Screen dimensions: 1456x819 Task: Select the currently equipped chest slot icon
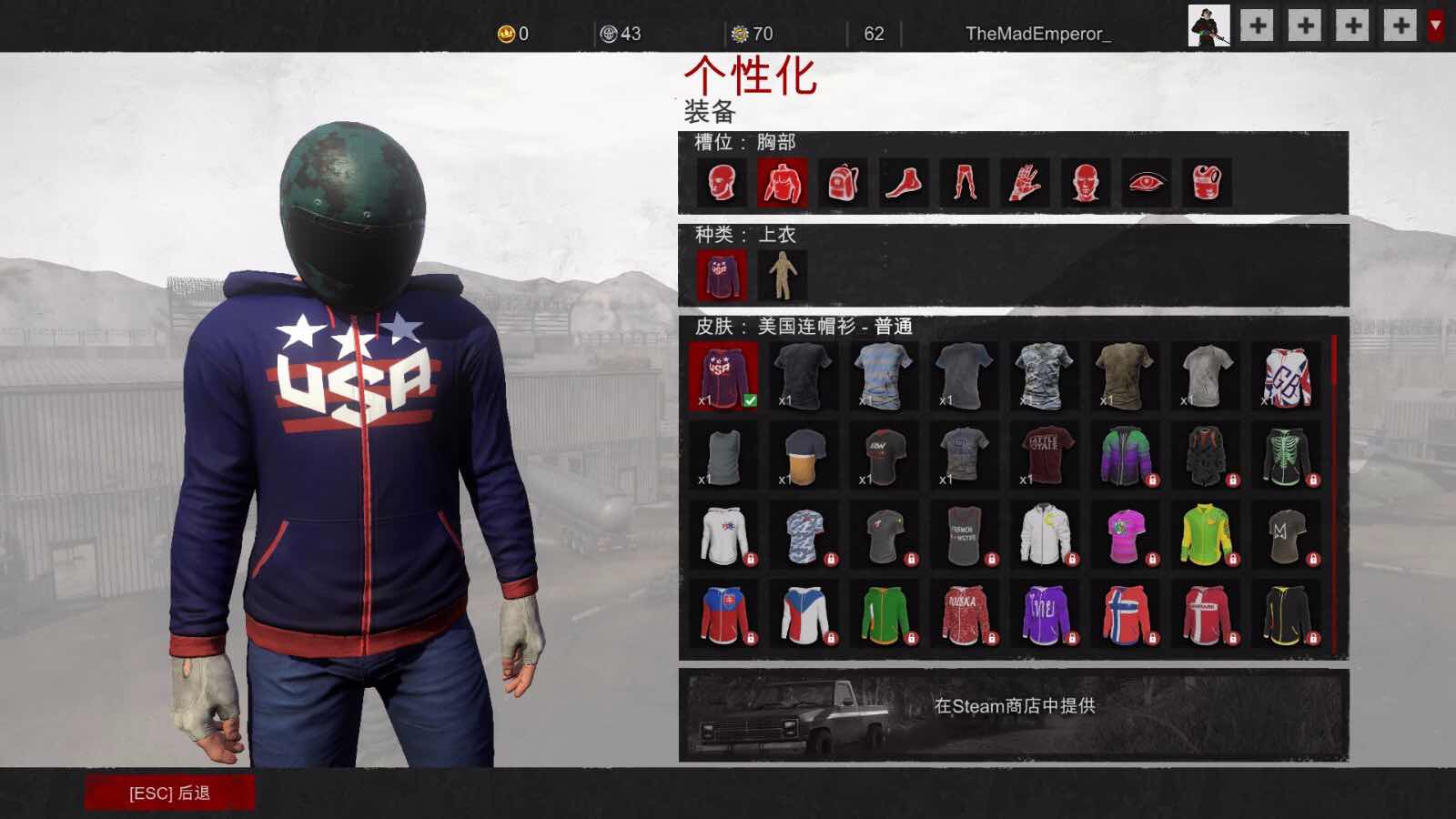tap(781, 182)
